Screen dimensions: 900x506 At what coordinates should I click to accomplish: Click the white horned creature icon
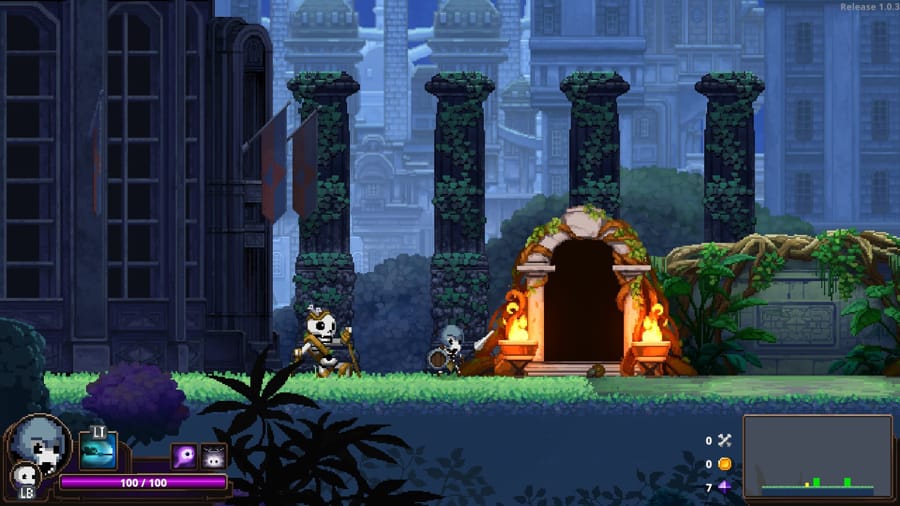tap(214, 456)
